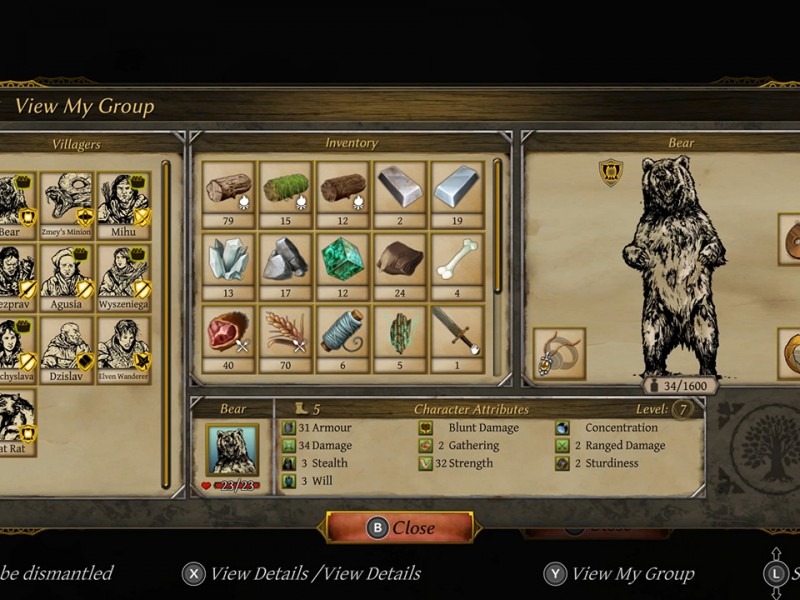800x600 pixels.
Task: Pick the villager Wyszeniega
Action: pyautogui.click(x=124, y=273)
